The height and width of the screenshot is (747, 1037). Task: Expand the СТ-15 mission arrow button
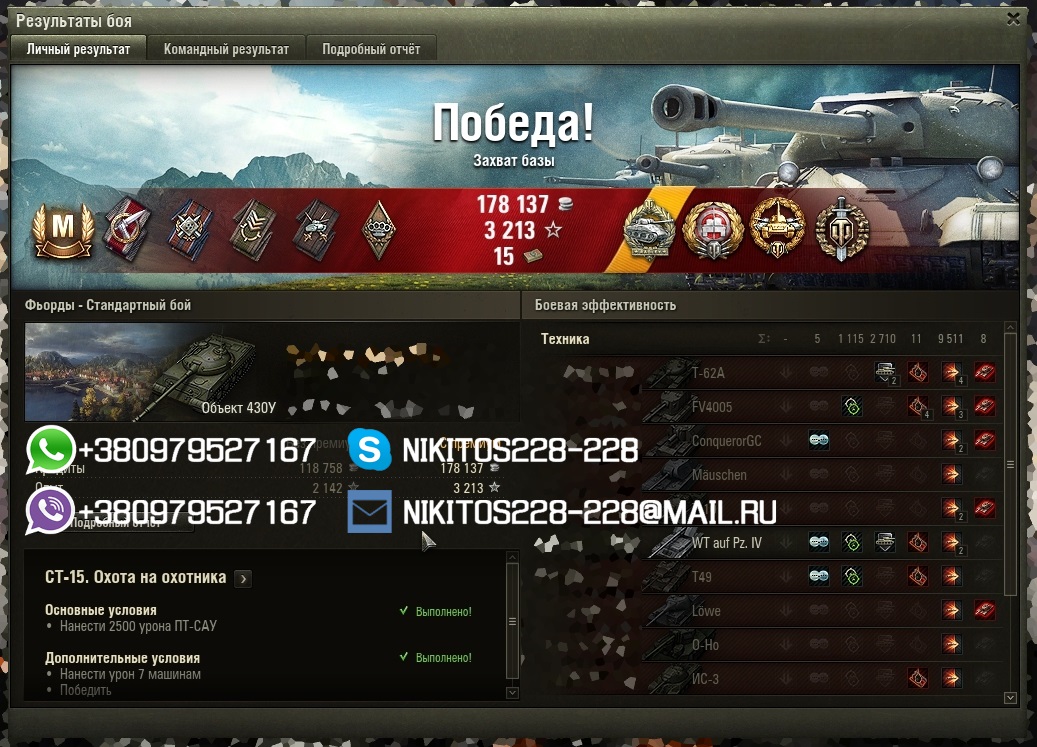243,578
